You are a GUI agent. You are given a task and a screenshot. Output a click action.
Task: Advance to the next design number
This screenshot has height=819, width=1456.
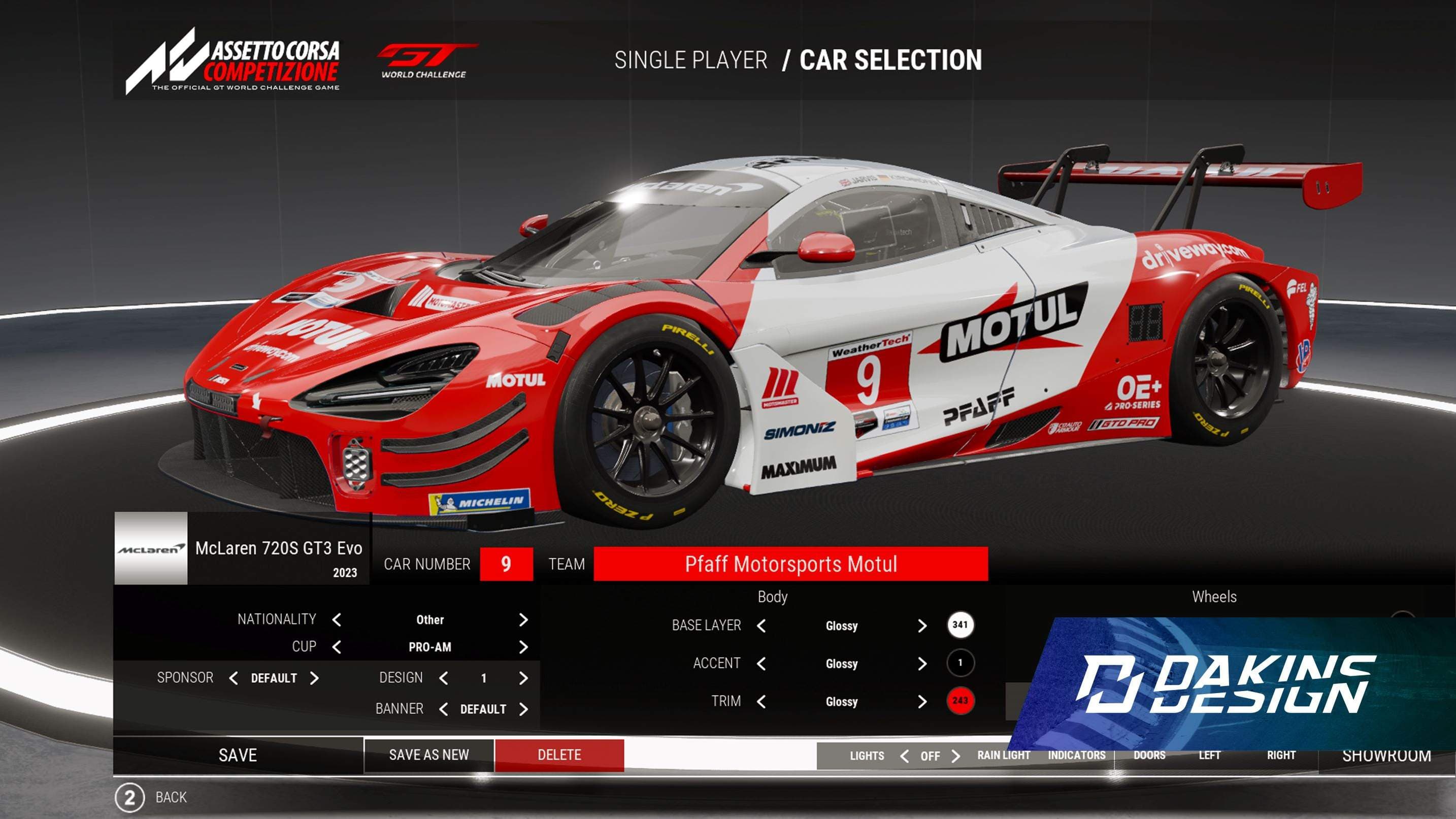523,678
